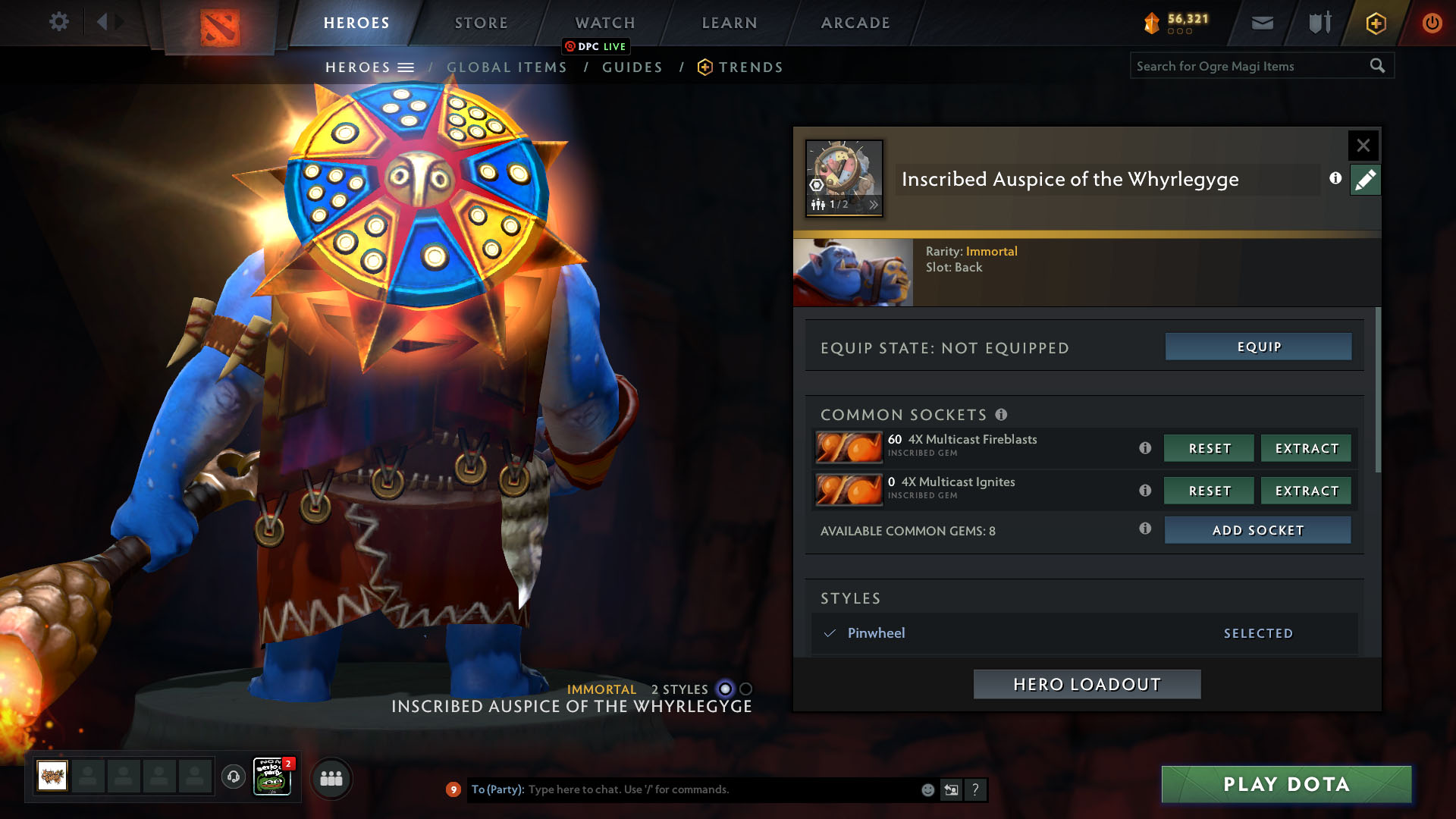Go to the Learn tab
This screenshot has height=819, width=1456.
(x=729, y=23)
